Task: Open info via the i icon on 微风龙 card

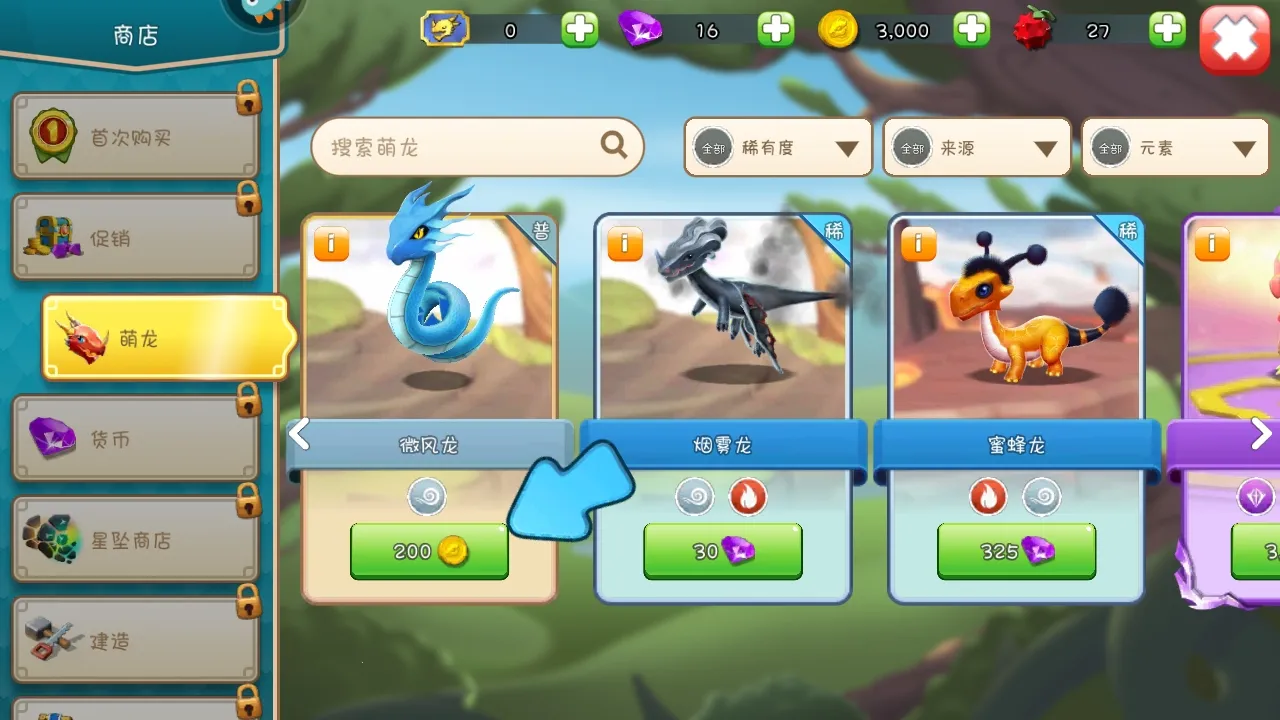Action: coord(331,244)
